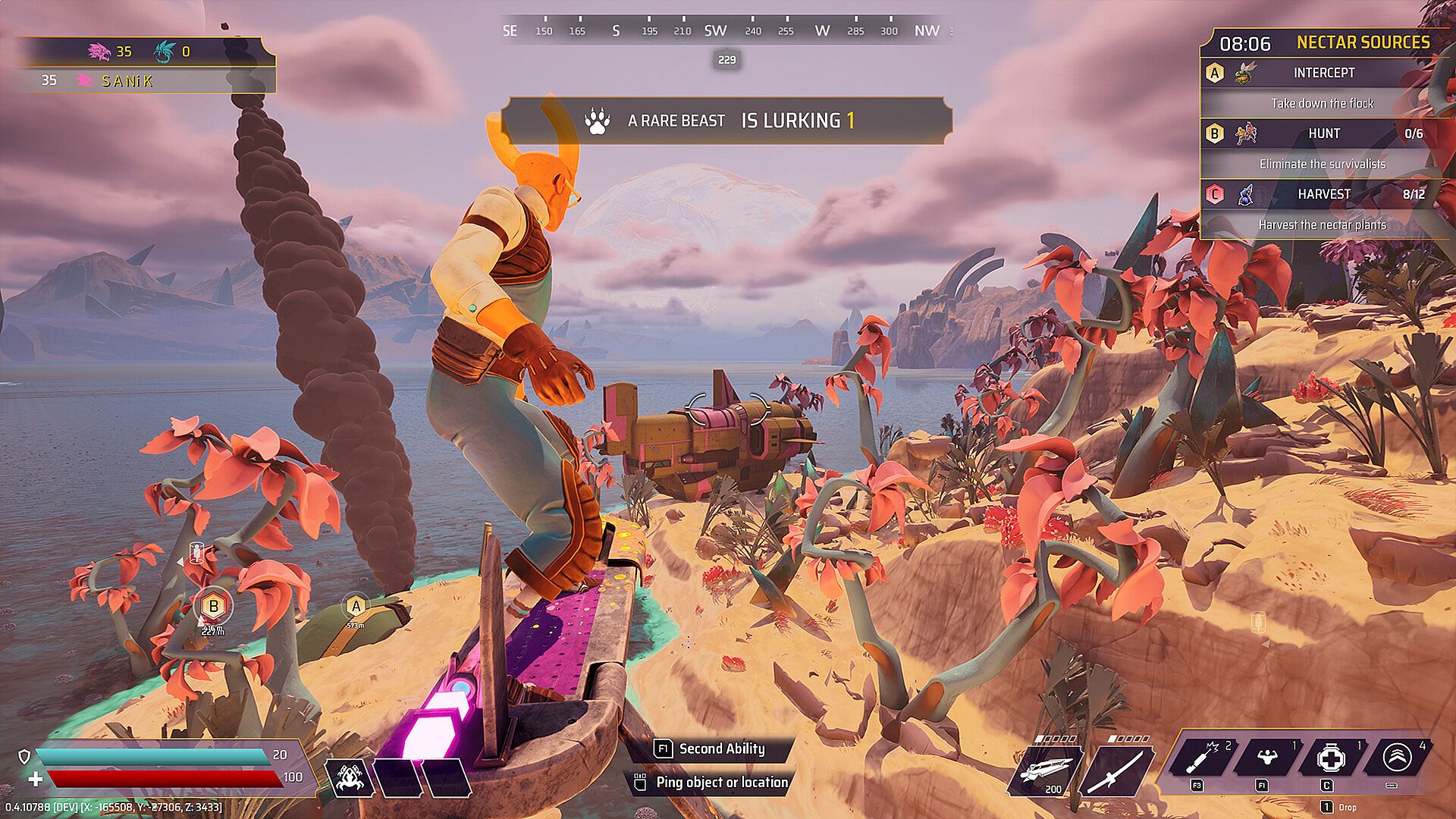Select the Hunt objective row
Screen dimensions: 1456x819
(x=1323, y=133)
